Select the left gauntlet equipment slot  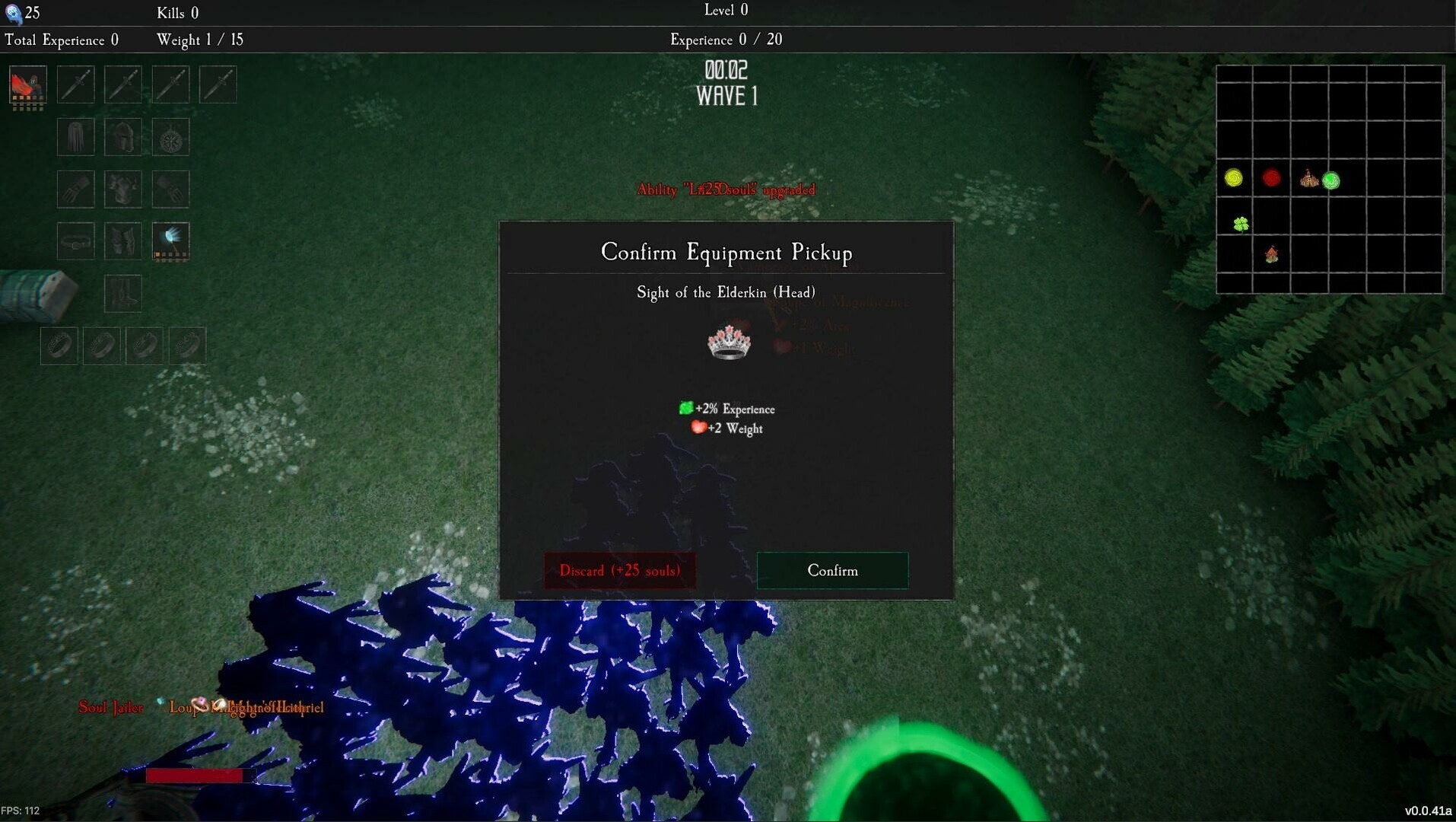(x=75, y=189)
